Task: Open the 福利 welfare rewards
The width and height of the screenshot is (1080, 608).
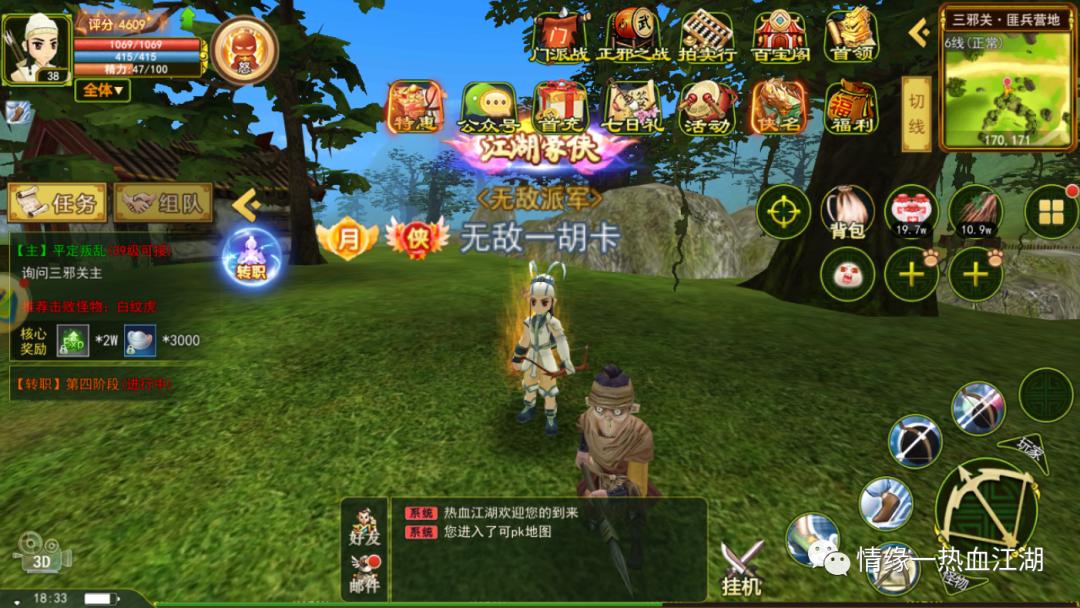Action: click(x=851, y=107)
